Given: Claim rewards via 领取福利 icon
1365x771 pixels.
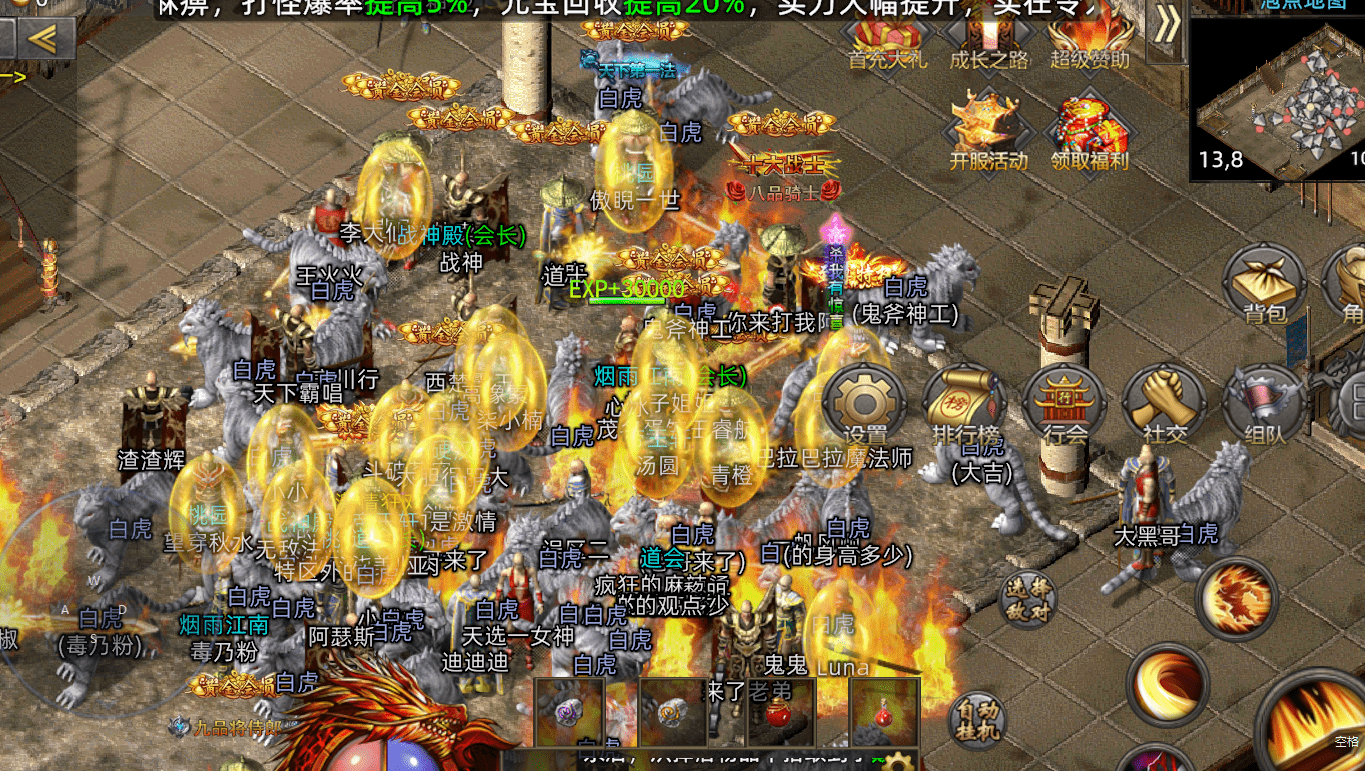Looking at the screenshot, I should [x=1089, y=130].
